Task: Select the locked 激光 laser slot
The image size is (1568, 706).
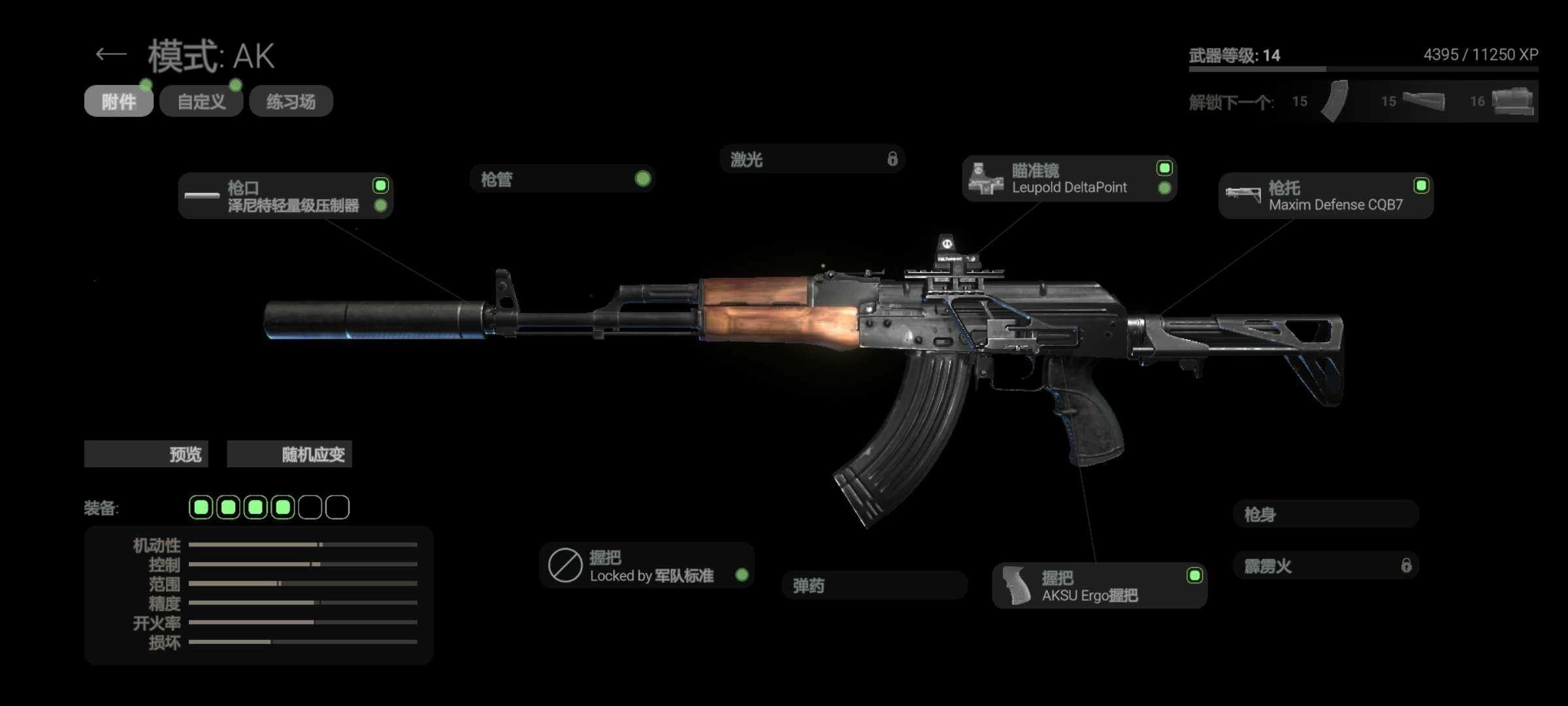Action: [812, 160]
